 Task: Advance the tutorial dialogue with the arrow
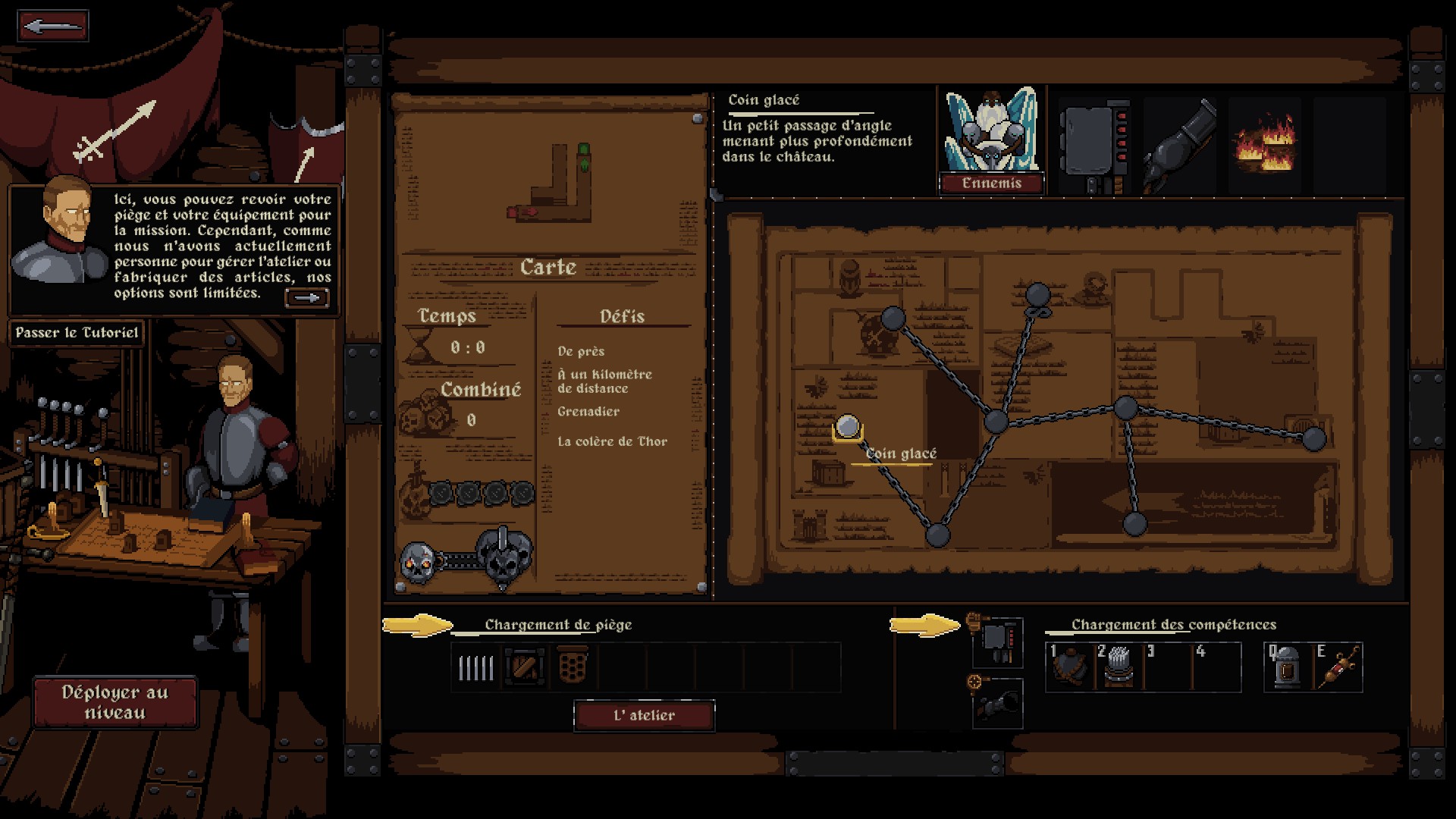[306, 298]
